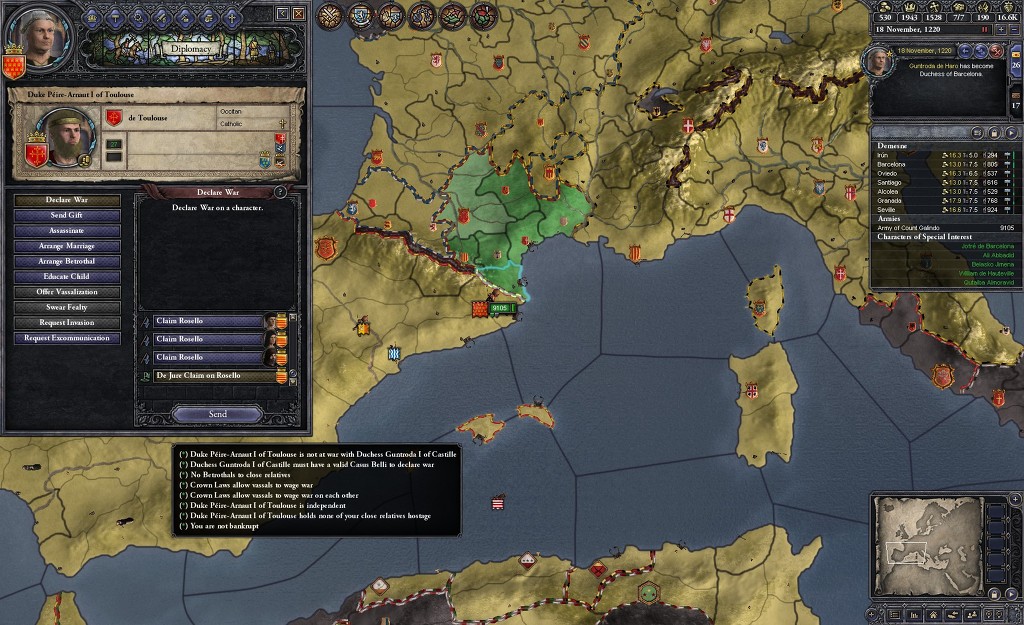The image size is (1024, 625).
Task: Choose Educate Child action
Action: 67,277
